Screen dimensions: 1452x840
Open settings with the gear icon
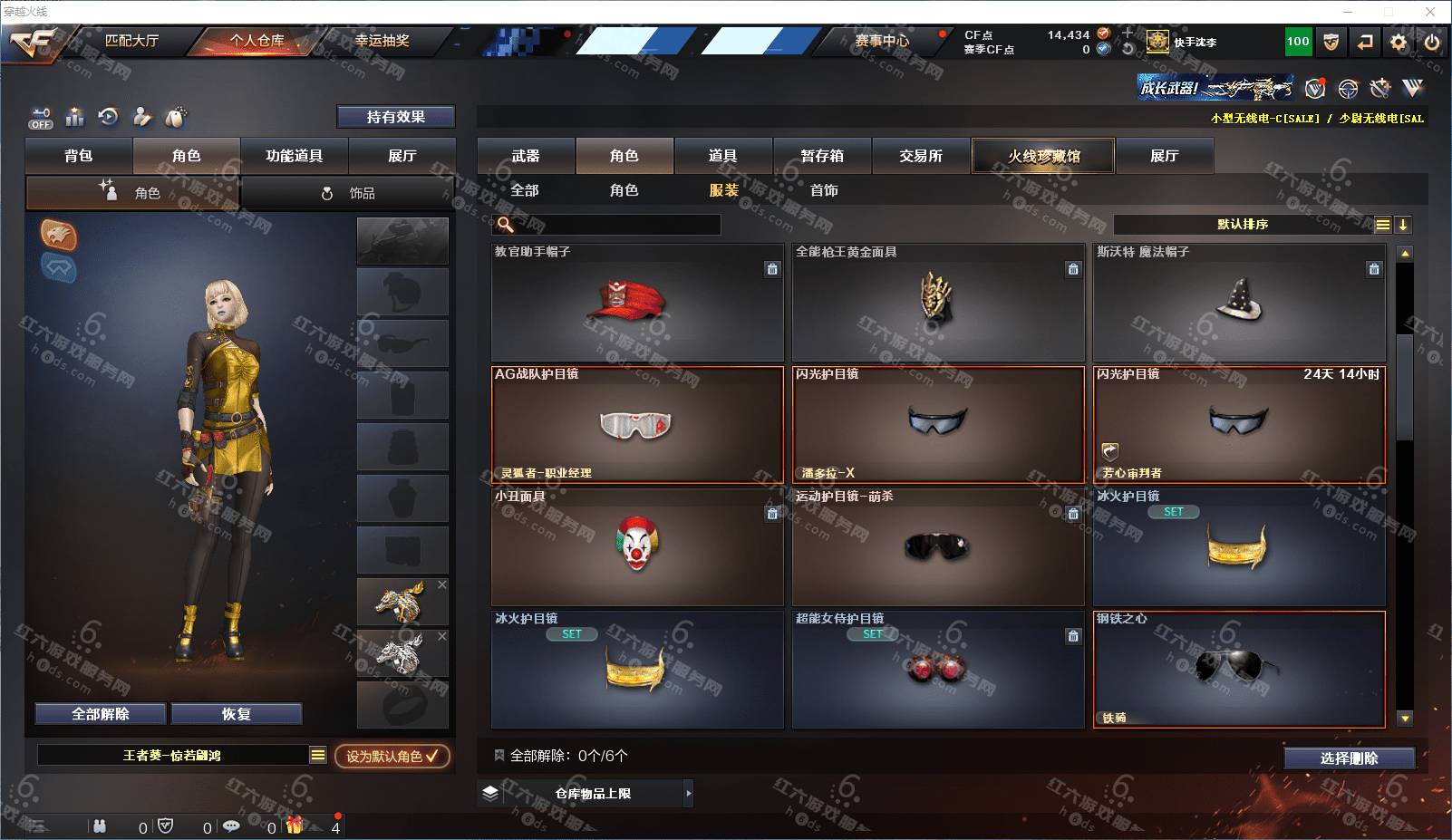tap(1399, 42)
